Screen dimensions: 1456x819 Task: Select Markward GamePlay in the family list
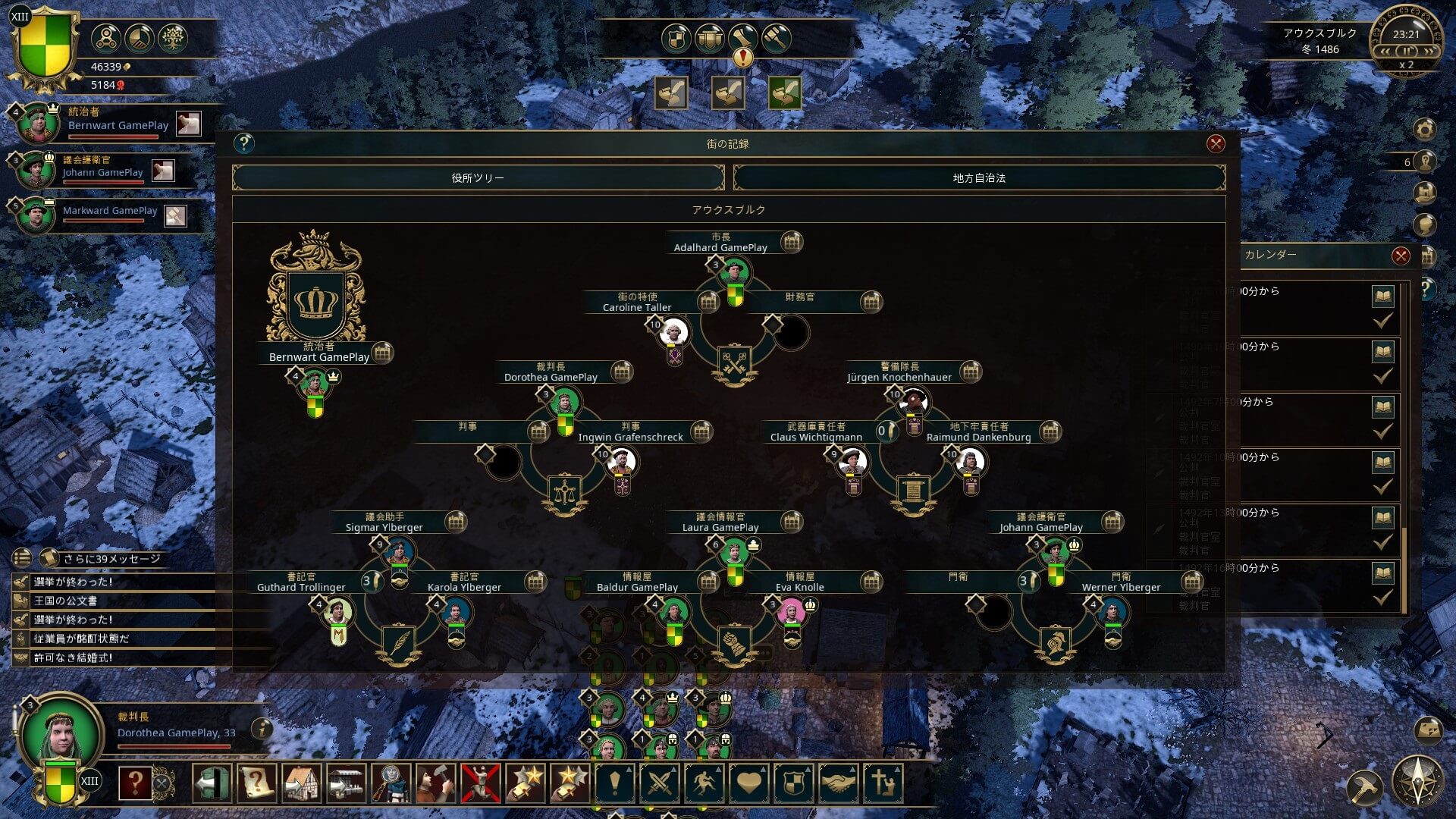tap(109, 211)
